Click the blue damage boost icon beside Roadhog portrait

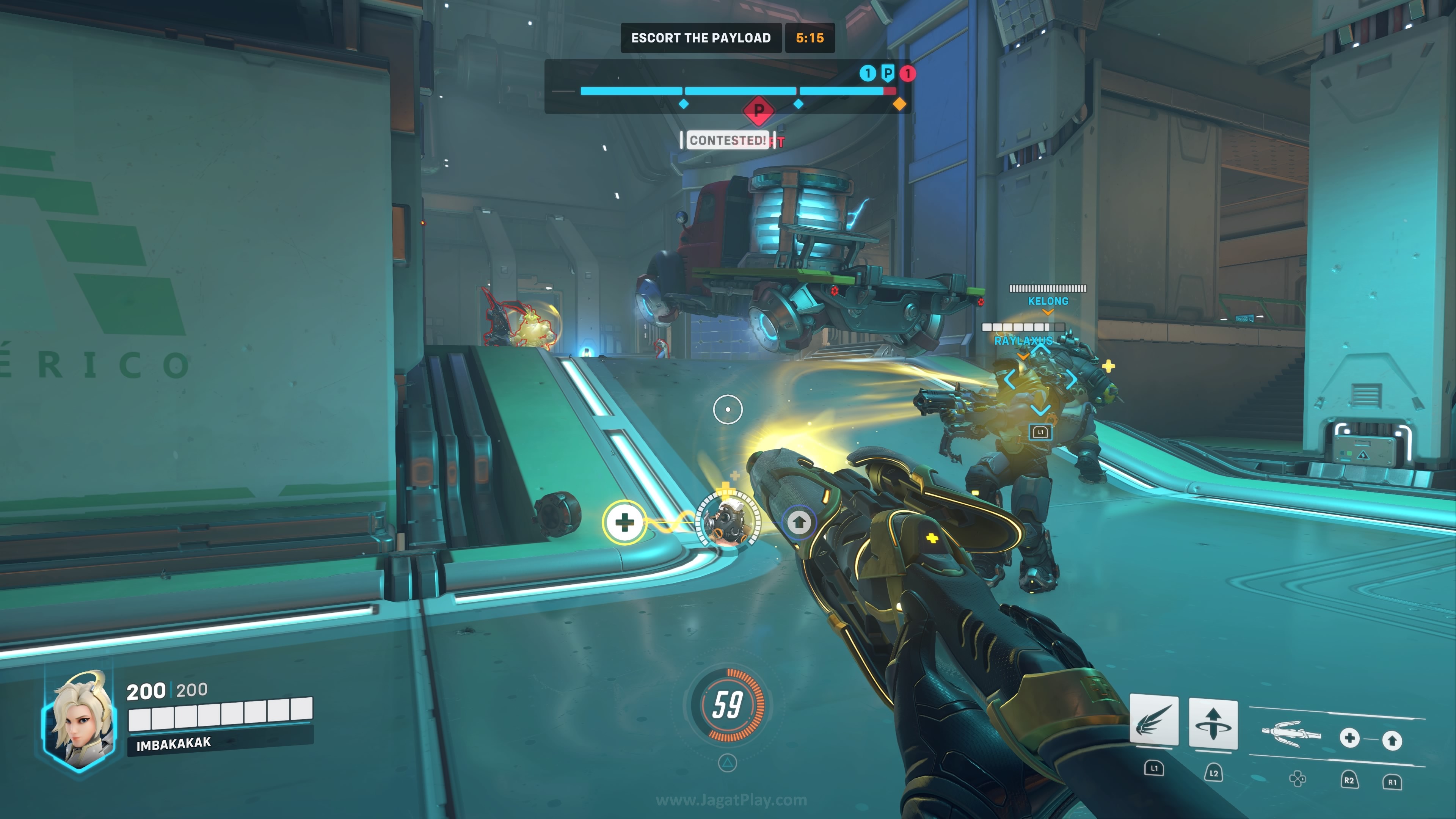pos(799,522)
